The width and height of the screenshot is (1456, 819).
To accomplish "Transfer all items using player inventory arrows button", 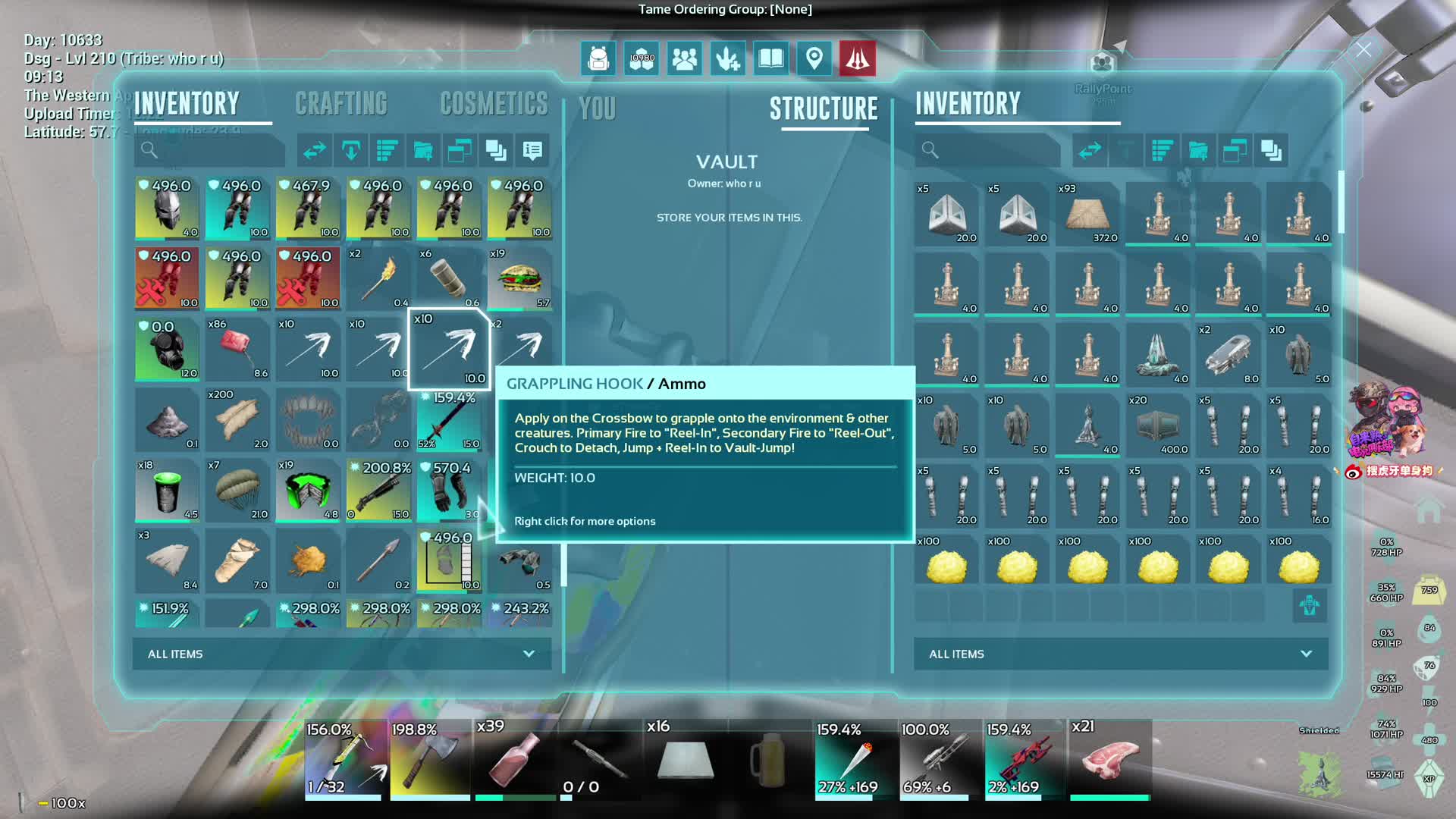I will click(314, 151).
